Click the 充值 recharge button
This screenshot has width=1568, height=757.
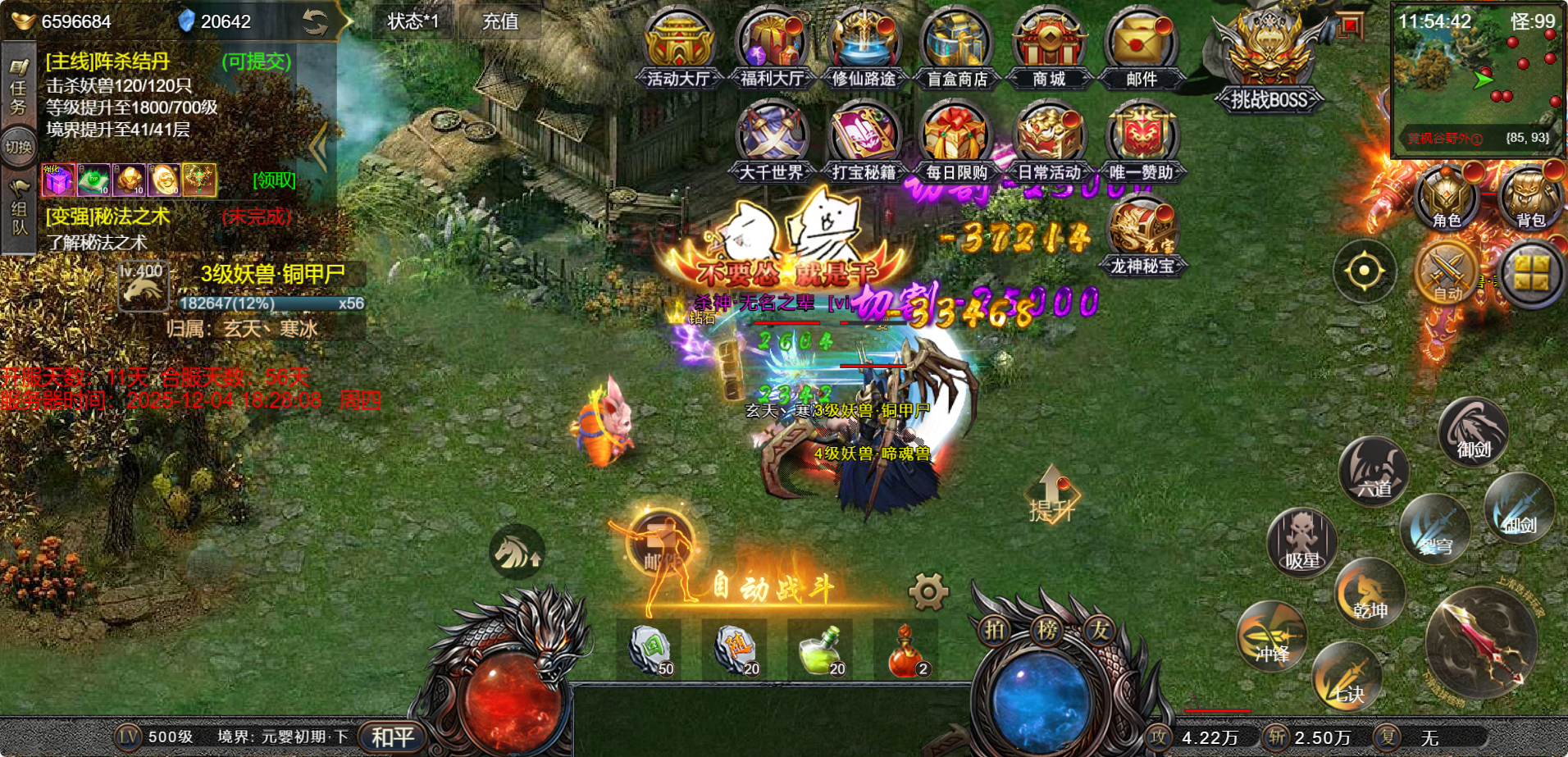pos(499,21)
